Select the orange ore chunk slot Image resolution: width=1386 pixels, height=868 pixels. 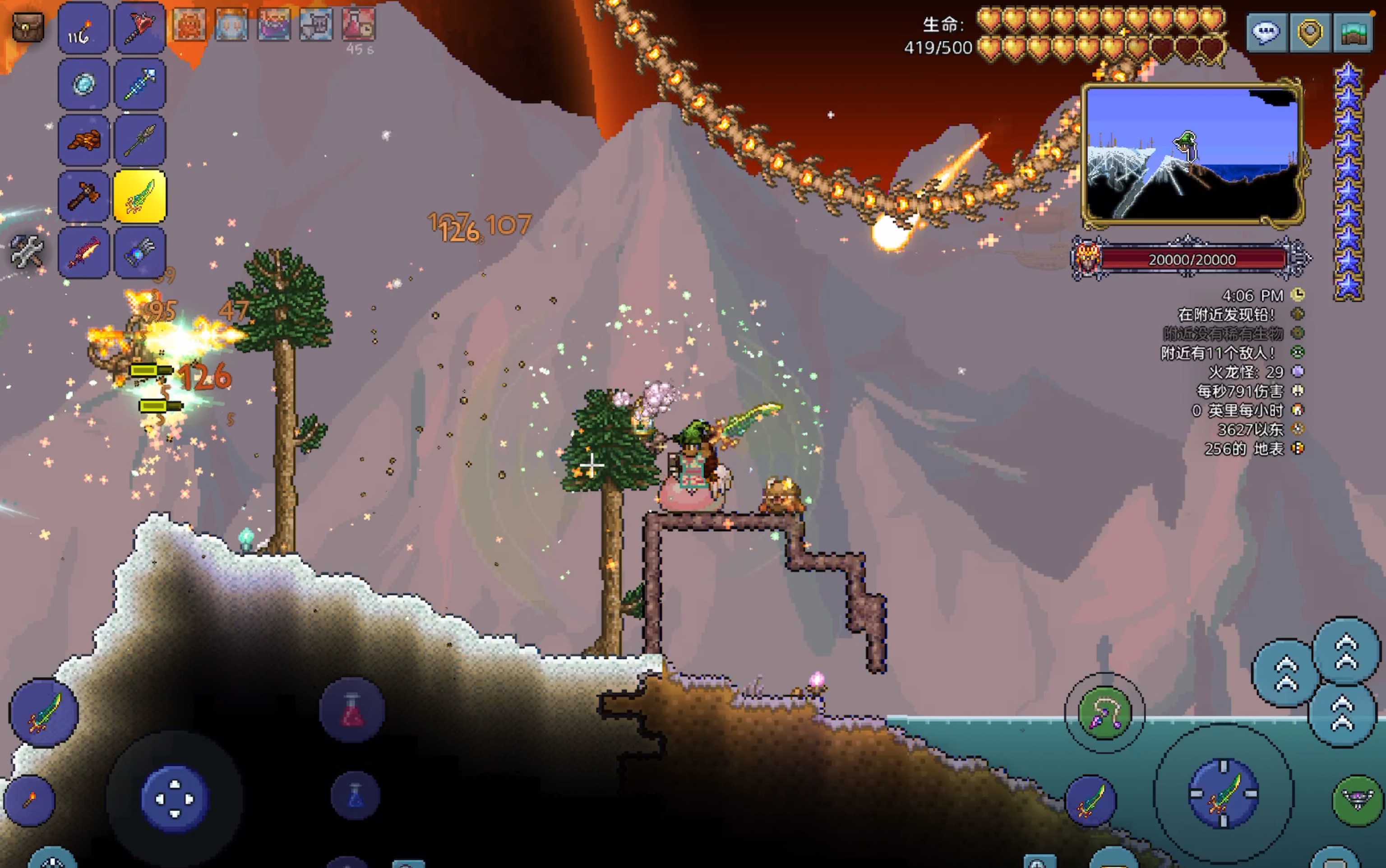(x=83, y=140)
